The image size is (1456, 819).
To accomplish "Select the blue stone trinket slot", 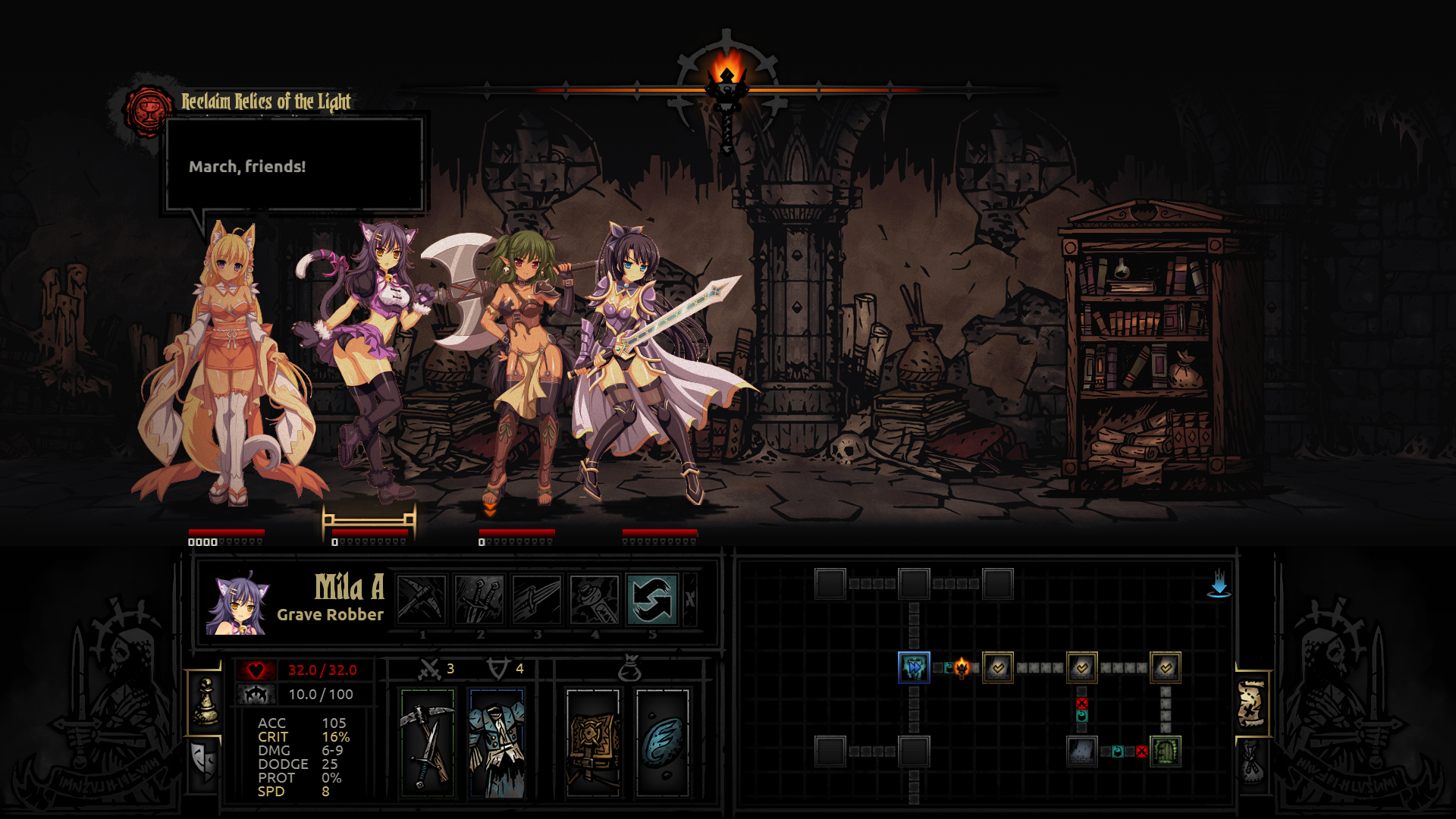I will [663, 743].
